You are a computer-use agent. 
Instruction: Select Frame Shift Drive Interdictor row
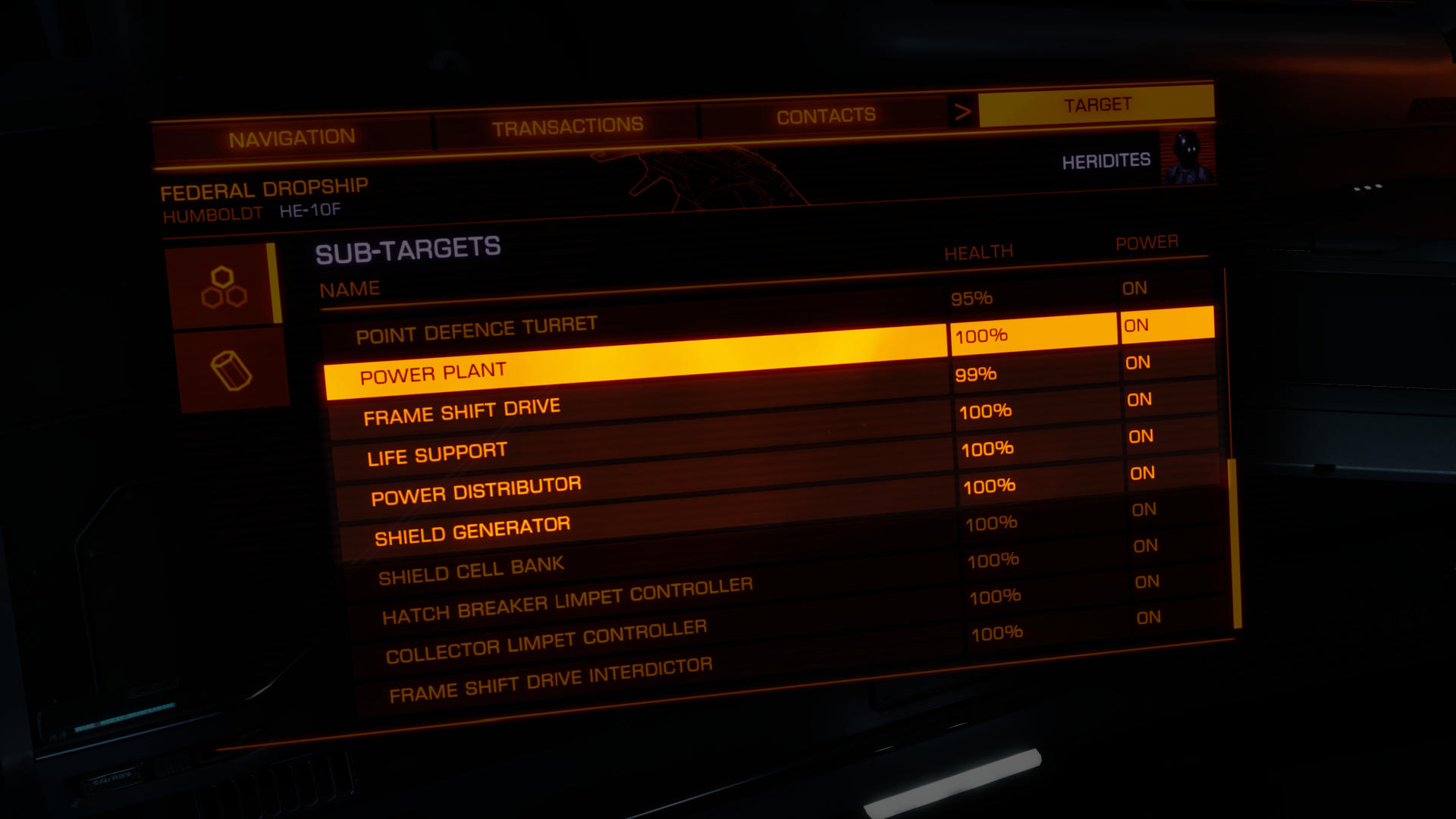pos(551,679)
